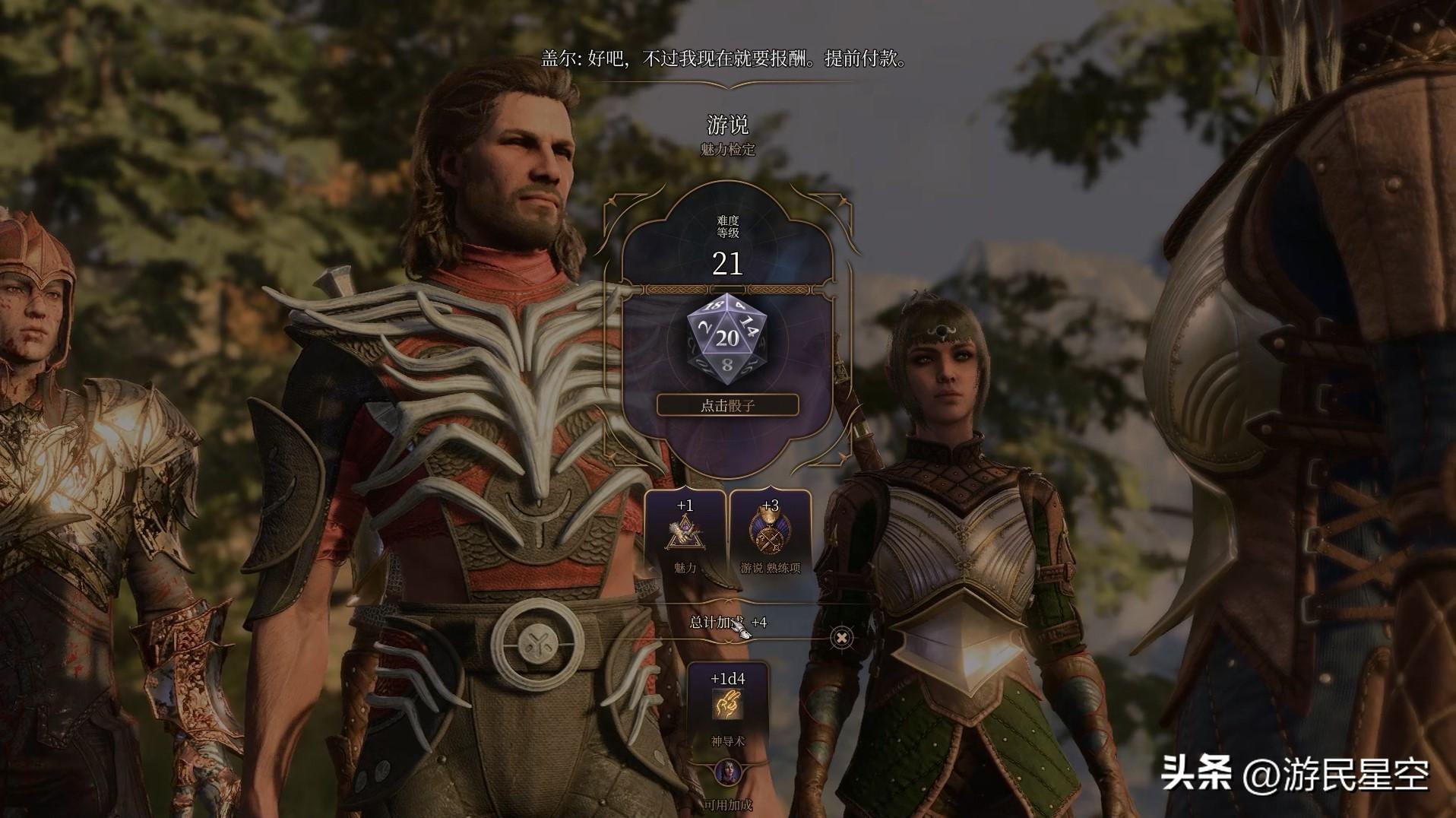
Task: Click the 点击骰子 button
Action: click(x=727, y=405)
